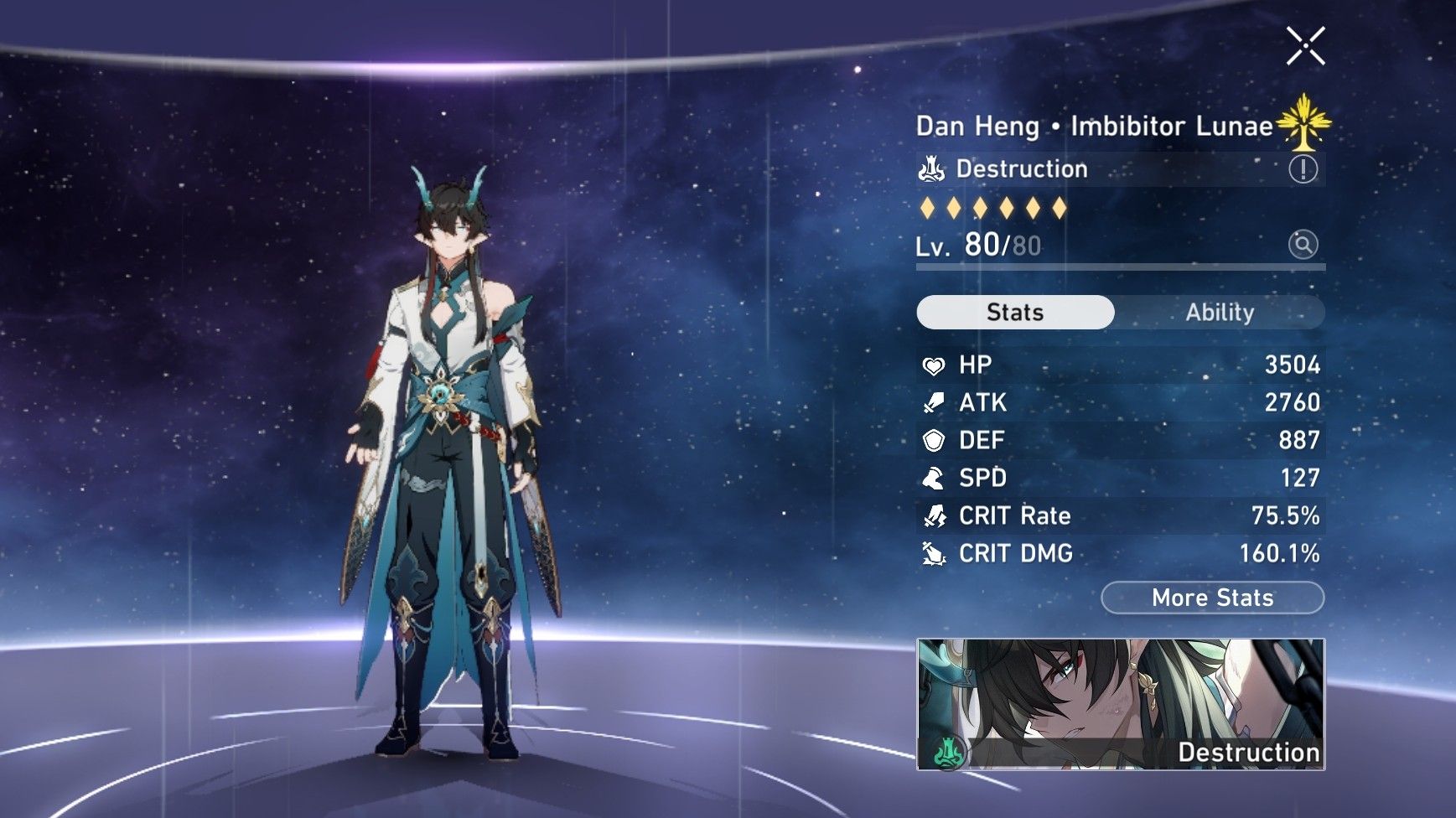Click the SPD boot stat icon
The image size is (1456, 818).
coord(936,479)
